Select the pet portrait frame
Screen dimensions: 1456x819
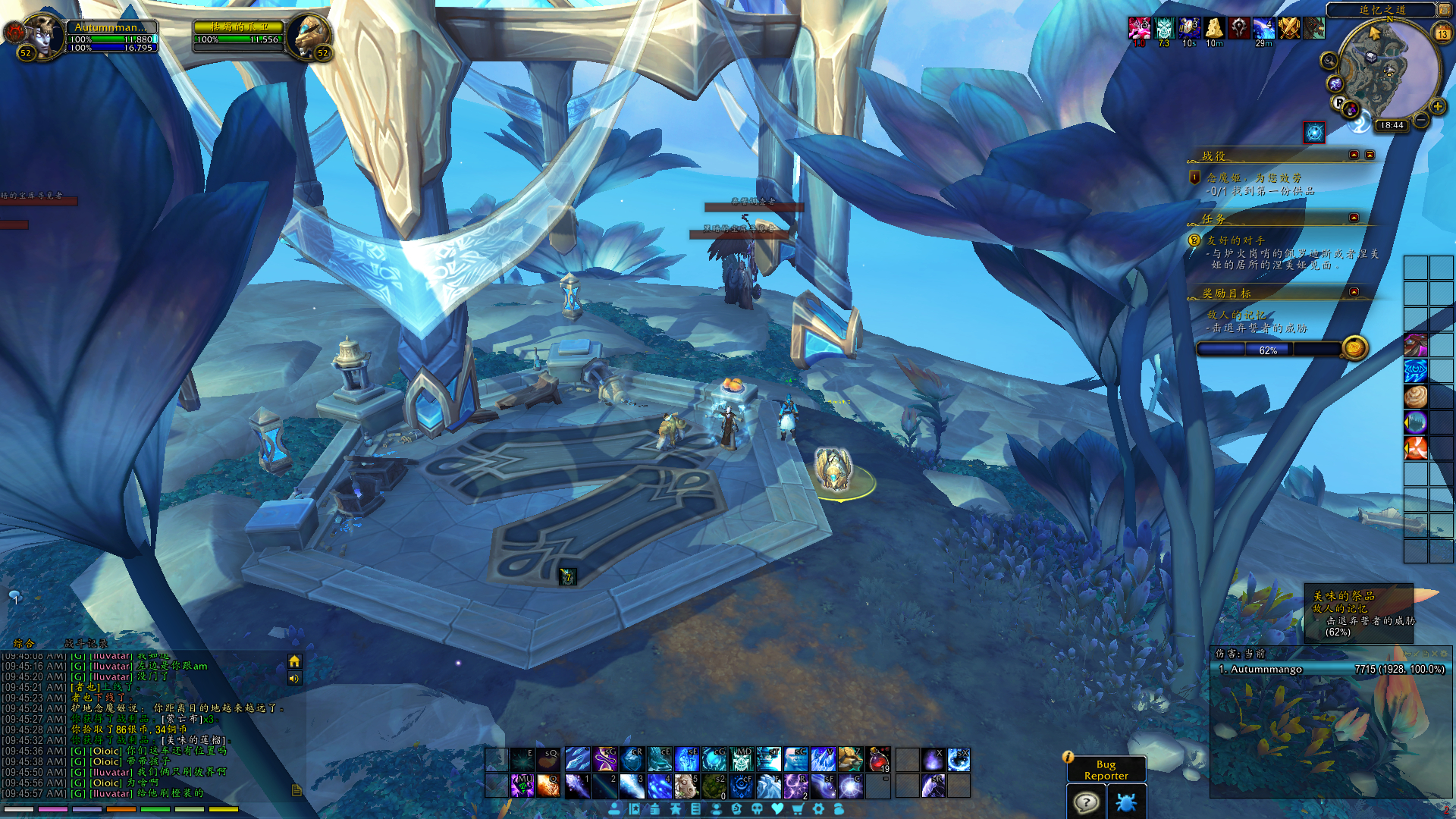click(x=309, y=35)
